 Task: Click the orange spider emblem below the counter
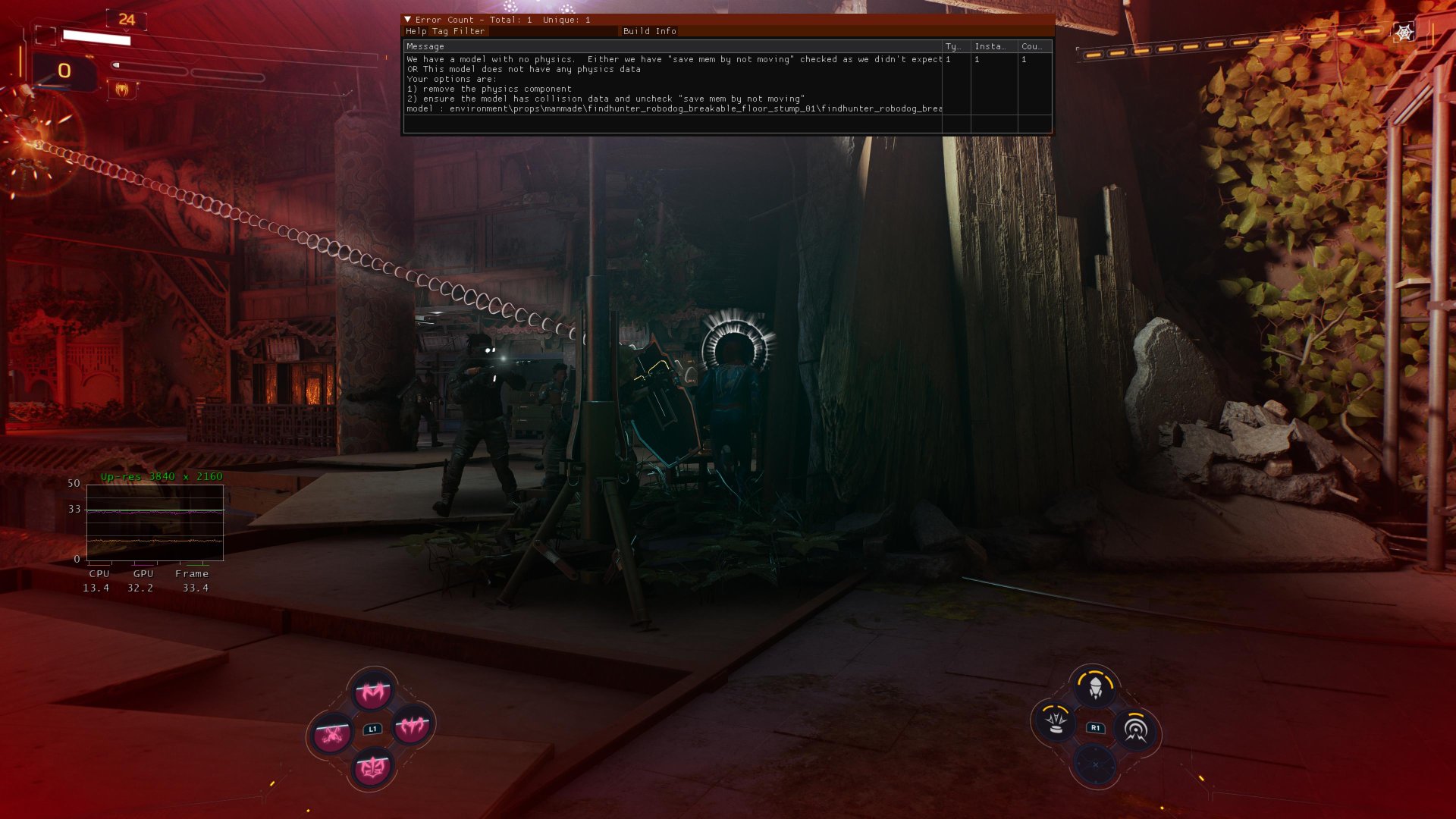121,89
